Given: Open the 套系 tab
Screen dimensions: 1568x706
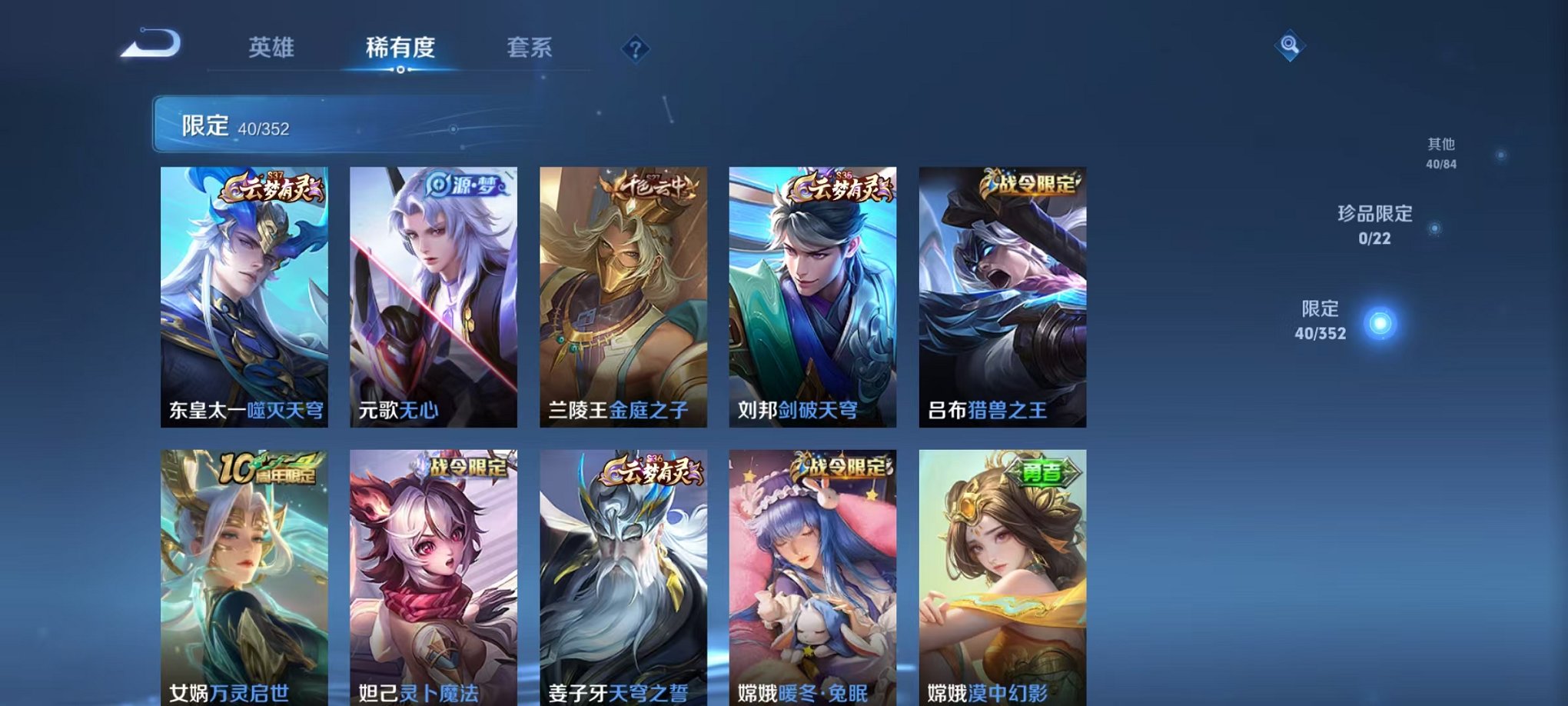Looking at the screenshot, I should tap(538, 48).
